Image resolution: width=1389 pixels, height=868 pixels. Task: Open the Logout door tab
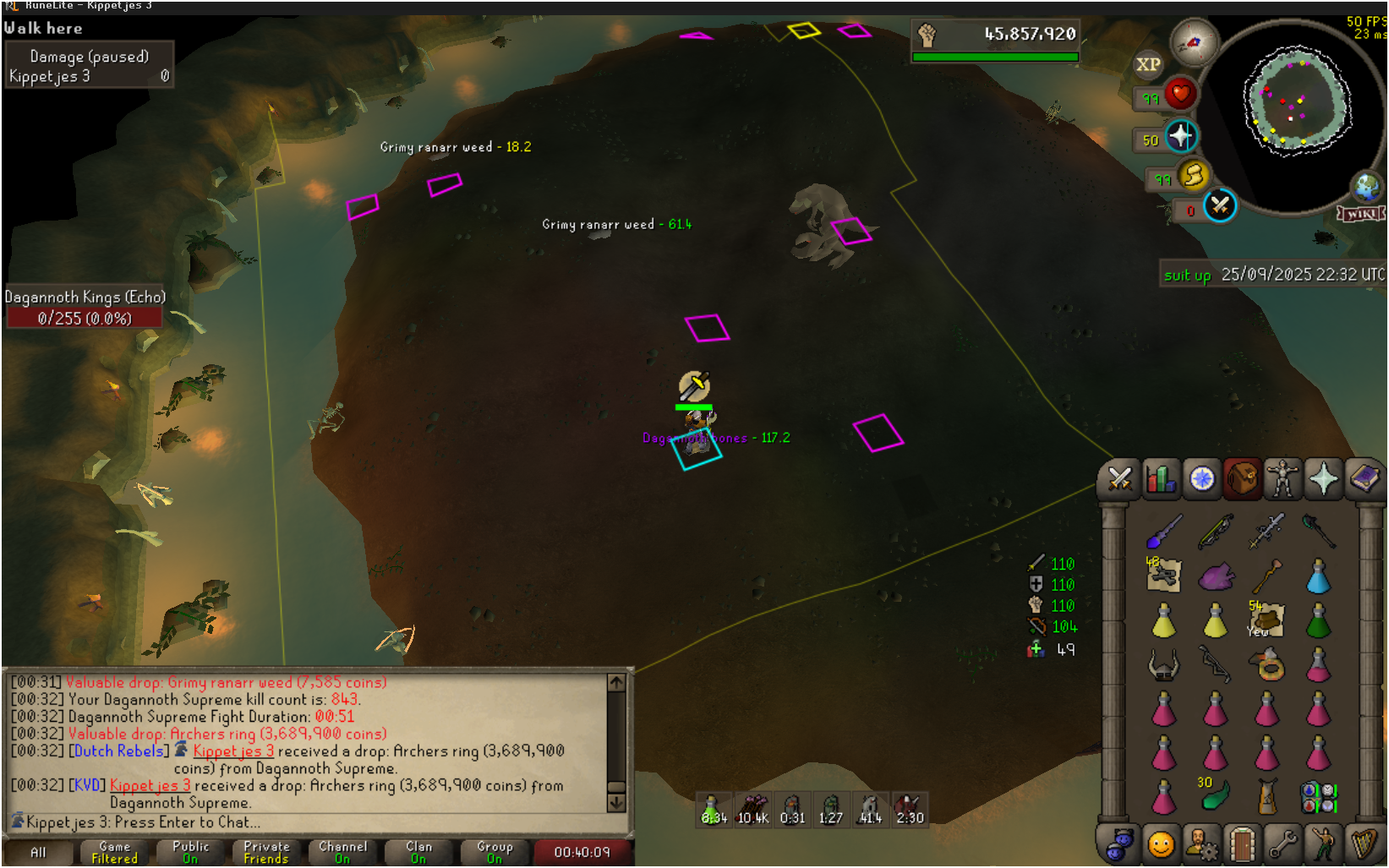point(1242,843)
